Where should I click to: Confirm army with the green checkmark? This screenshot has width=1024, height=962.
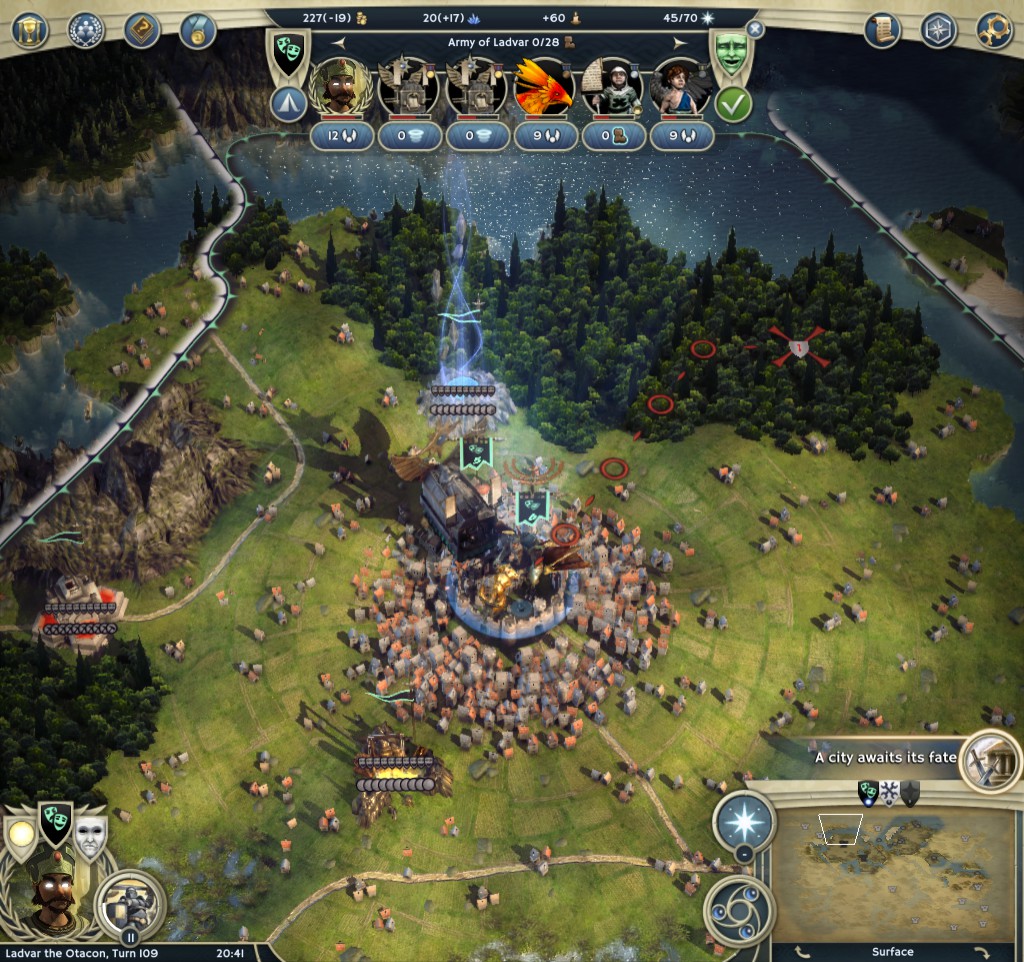pos(734,105)
